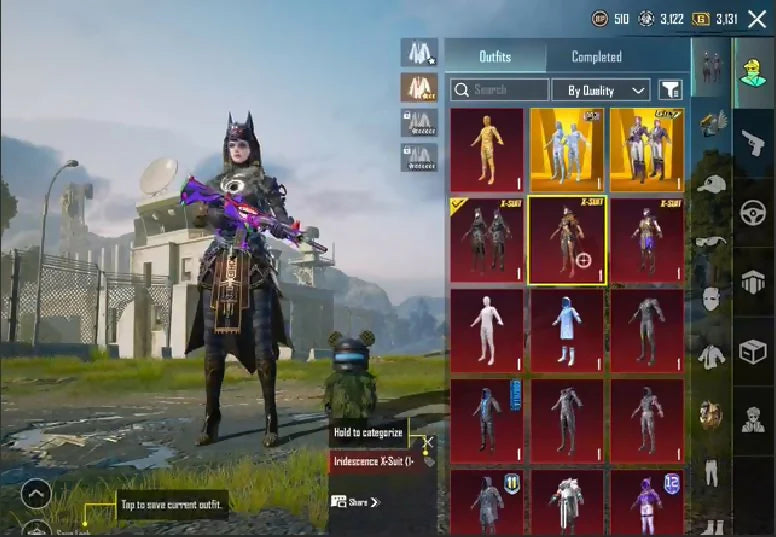Choose the equipped black X-Suit with checkmark

click(x=487, y=240)
